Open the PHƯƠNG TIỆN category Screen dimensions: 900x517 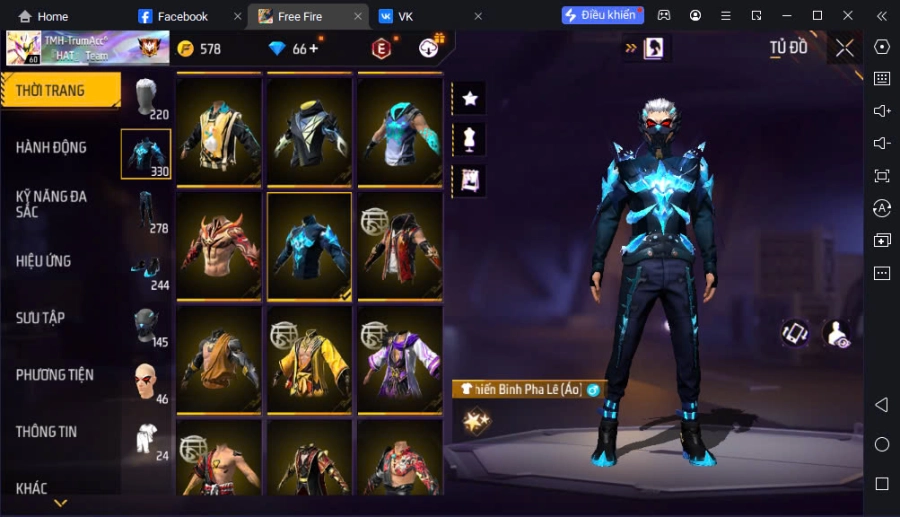tap(55, 375)
